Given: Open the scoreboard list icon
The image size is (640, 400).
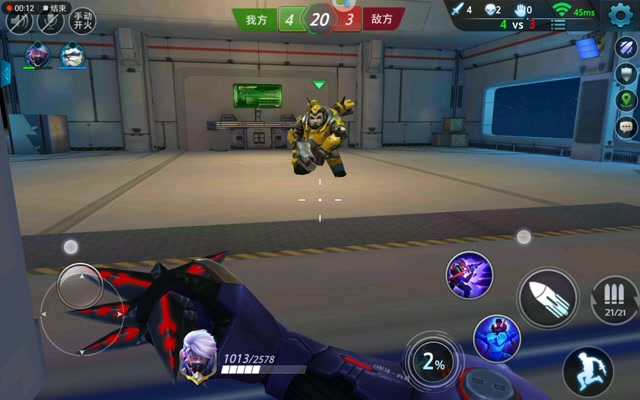Looking at the screenshot, I should (x=558, y=23).
